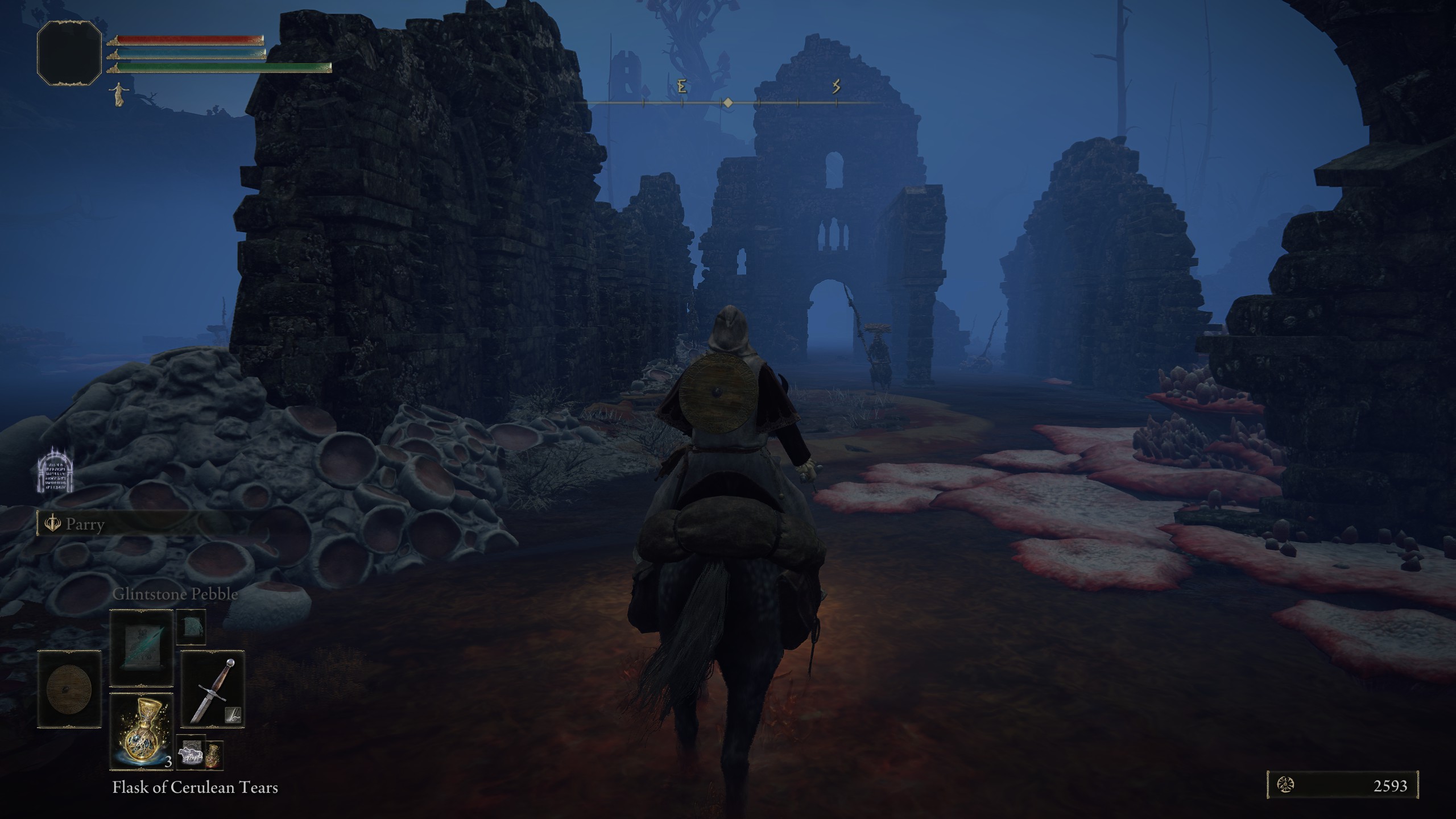Select the small next-spell scroll slot

(191, 627)
